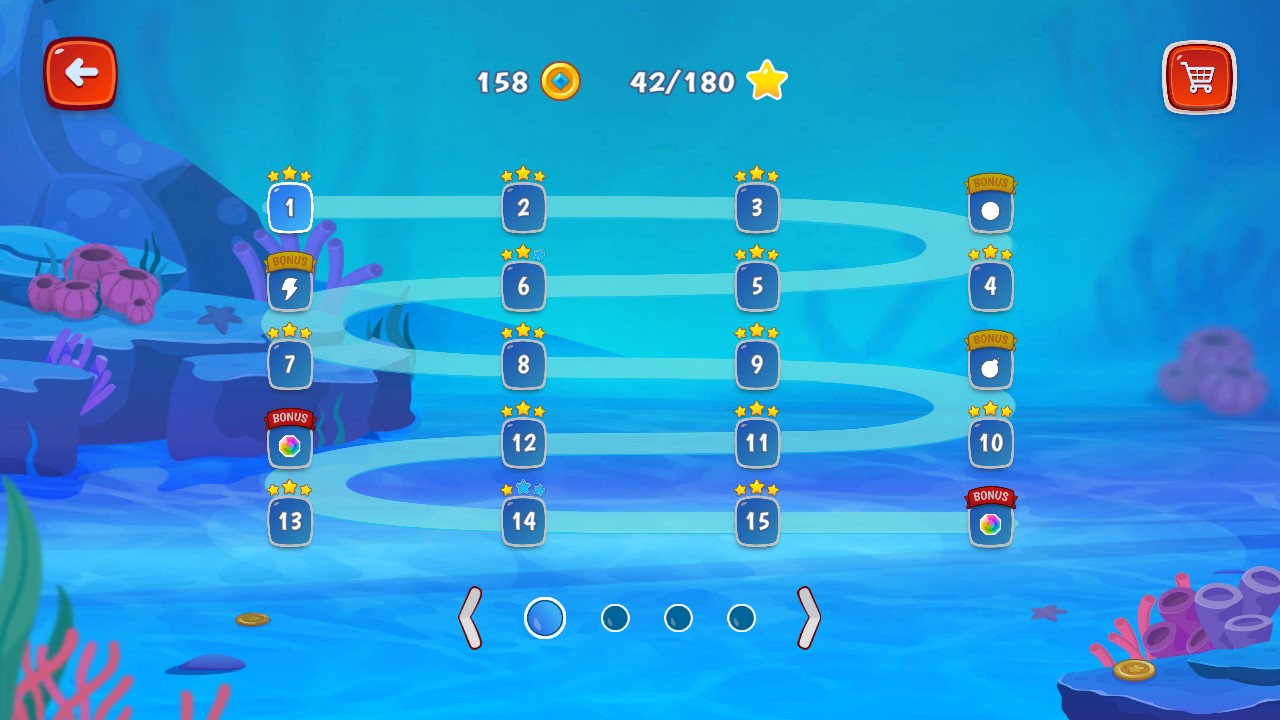Select the first page indicator dot
This screenshot has height=720, width=1280.
[x=545, y=617]
